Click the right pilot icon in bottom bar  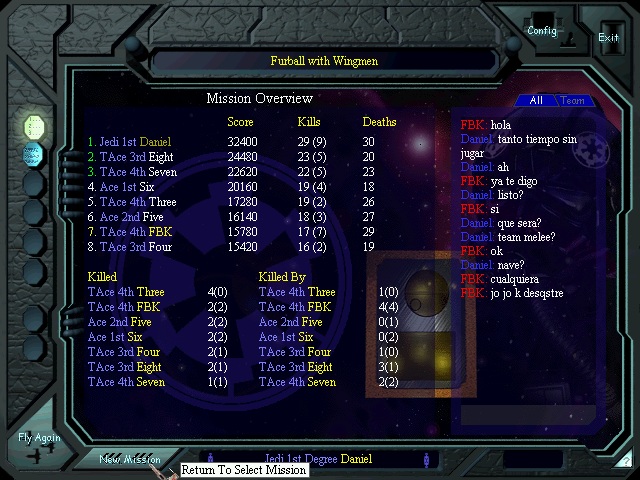pos(428,460)
